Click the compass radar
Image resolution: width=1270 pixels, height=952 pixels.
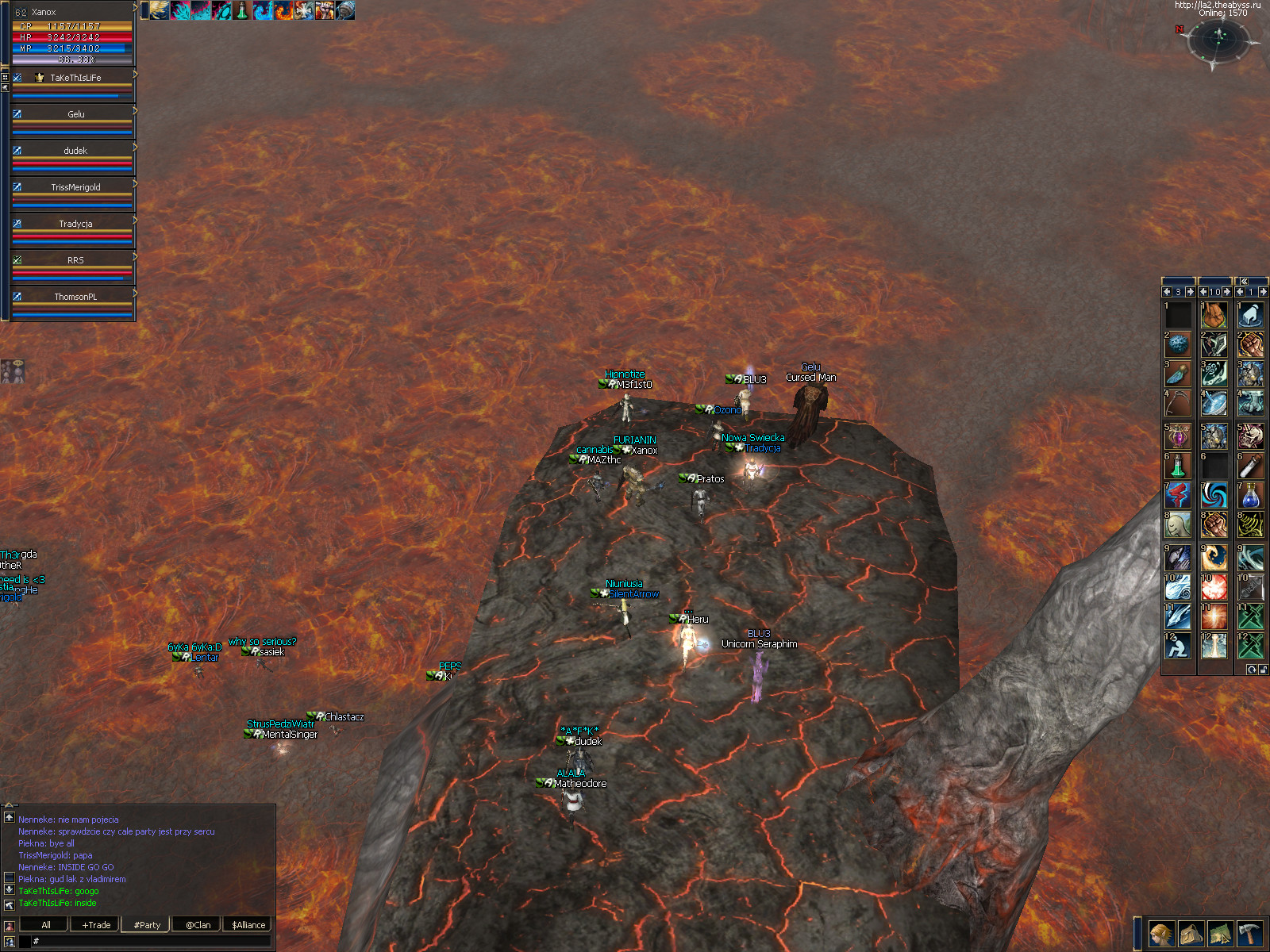click(x=1218, y=38)
